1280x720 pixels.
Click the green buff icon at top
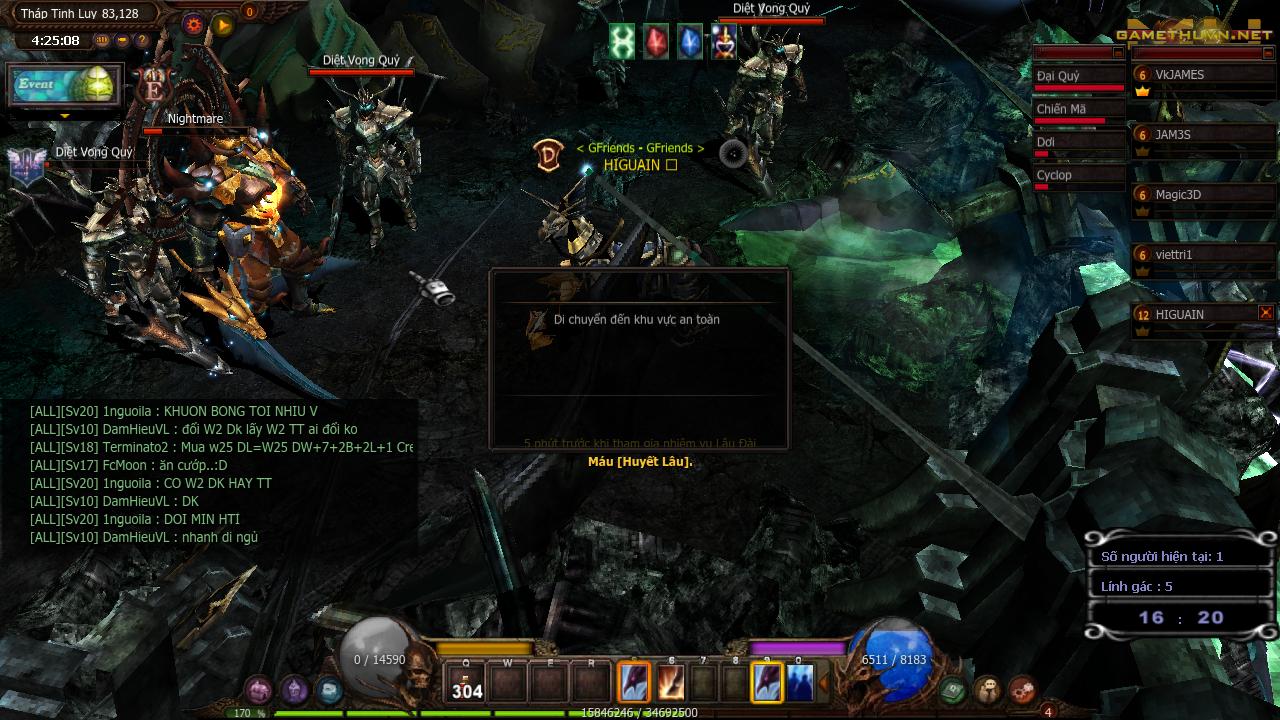(x=622, y=42)
